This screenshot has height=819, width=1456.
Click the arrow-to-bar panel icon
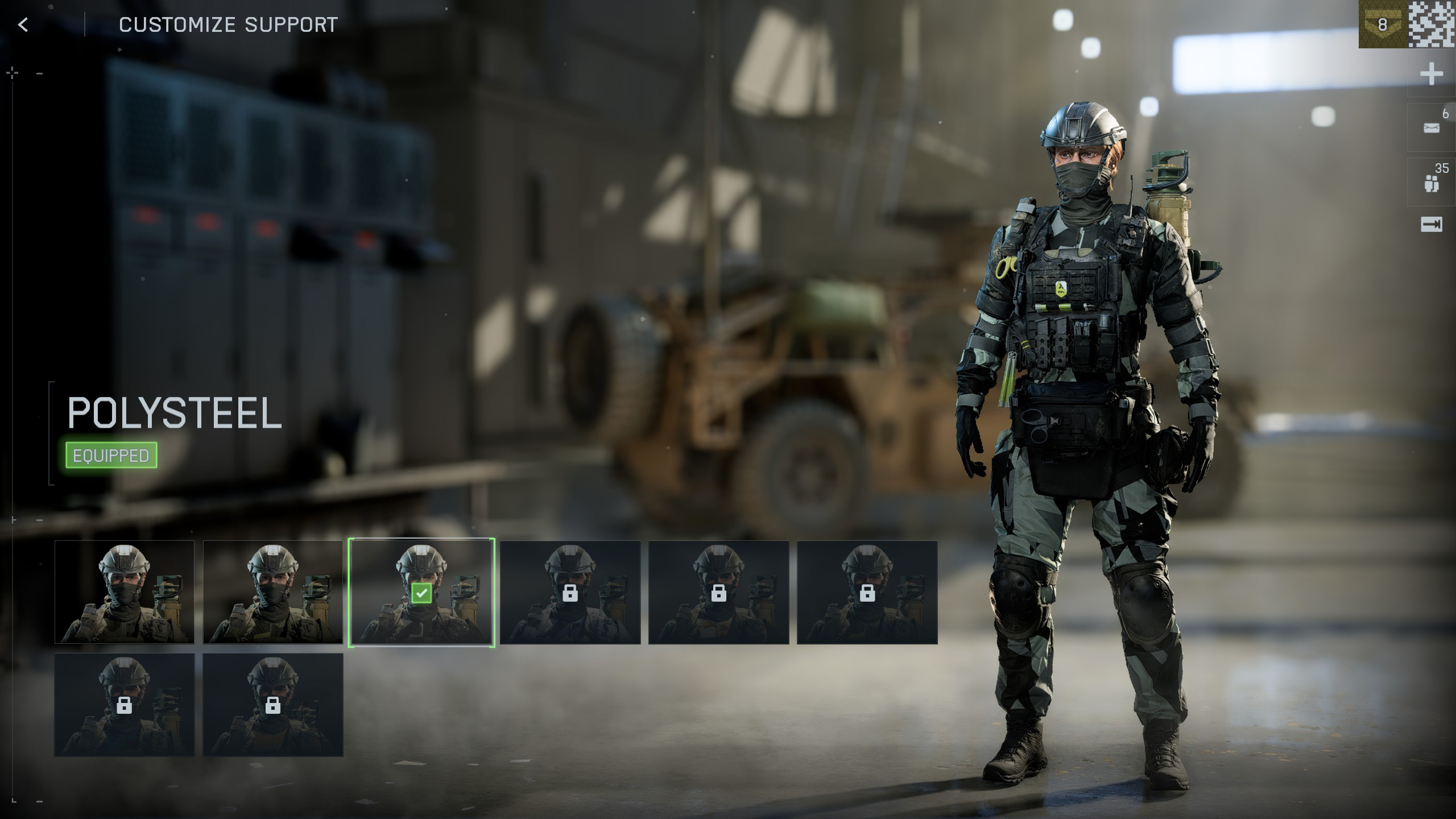1431,225
